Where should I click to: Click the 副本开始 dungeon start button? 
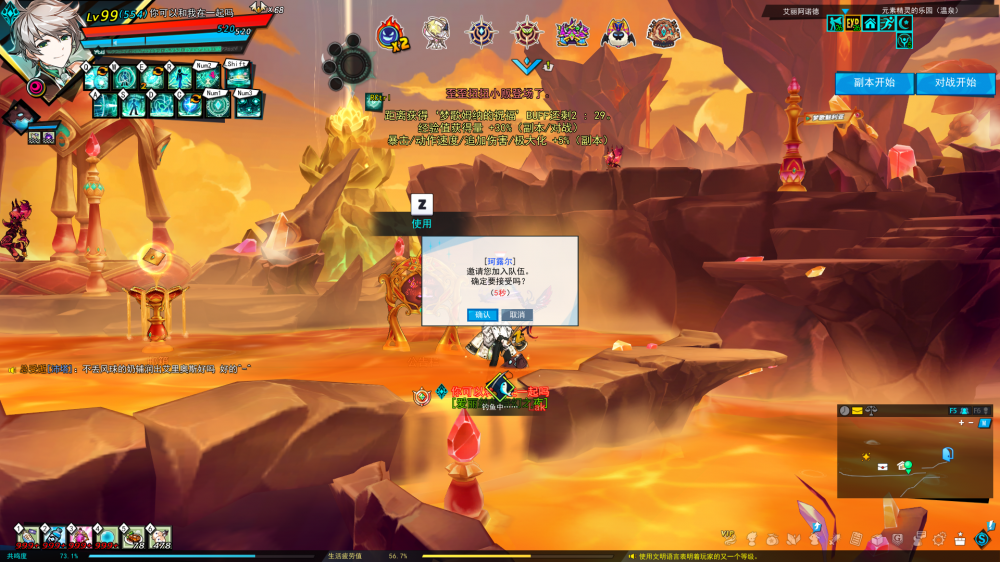pyautogui.click(x=874, y=83)
